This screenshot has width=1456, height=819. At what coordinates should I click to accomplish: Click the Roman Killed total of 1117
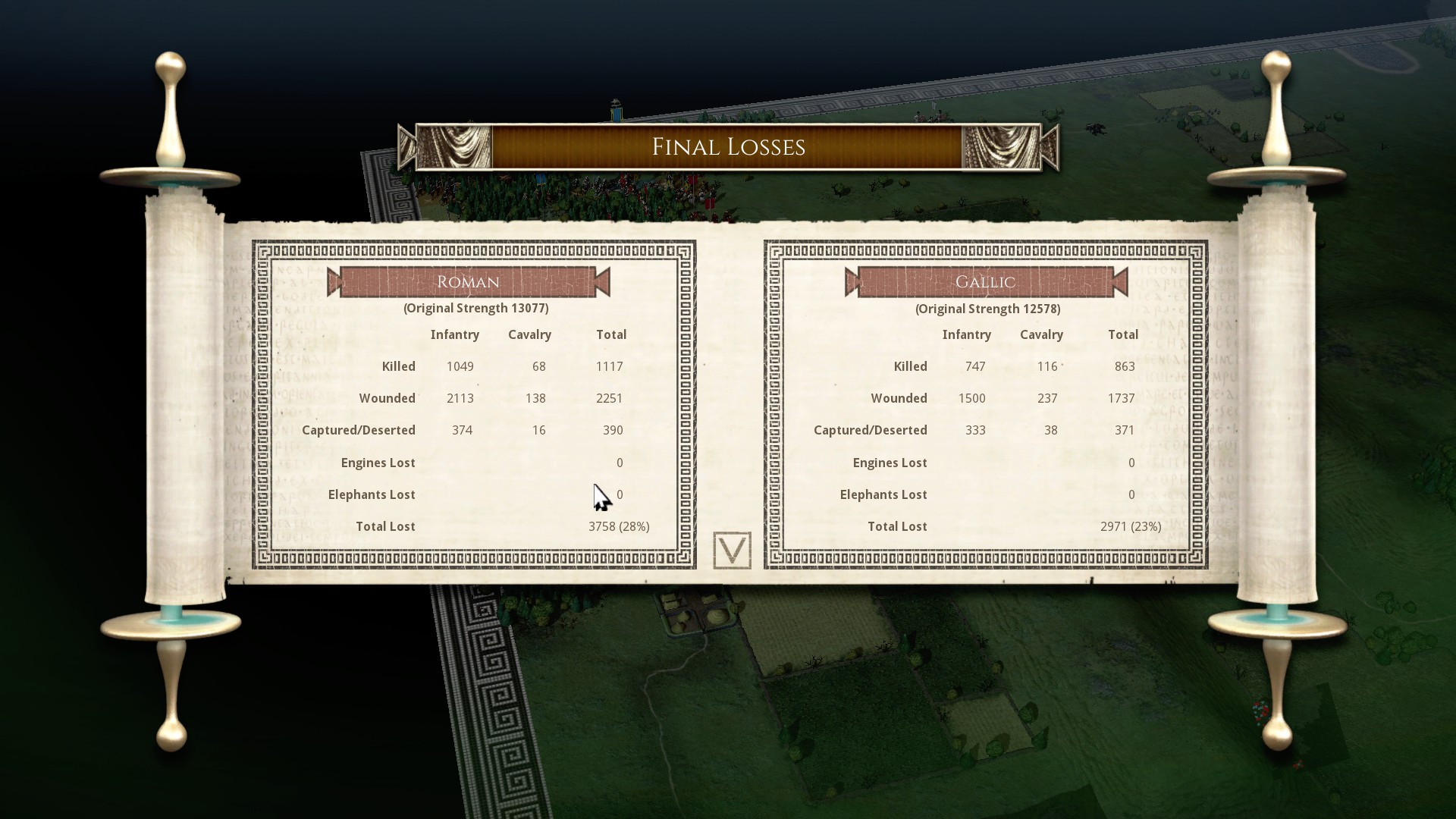tap(611, 366)
